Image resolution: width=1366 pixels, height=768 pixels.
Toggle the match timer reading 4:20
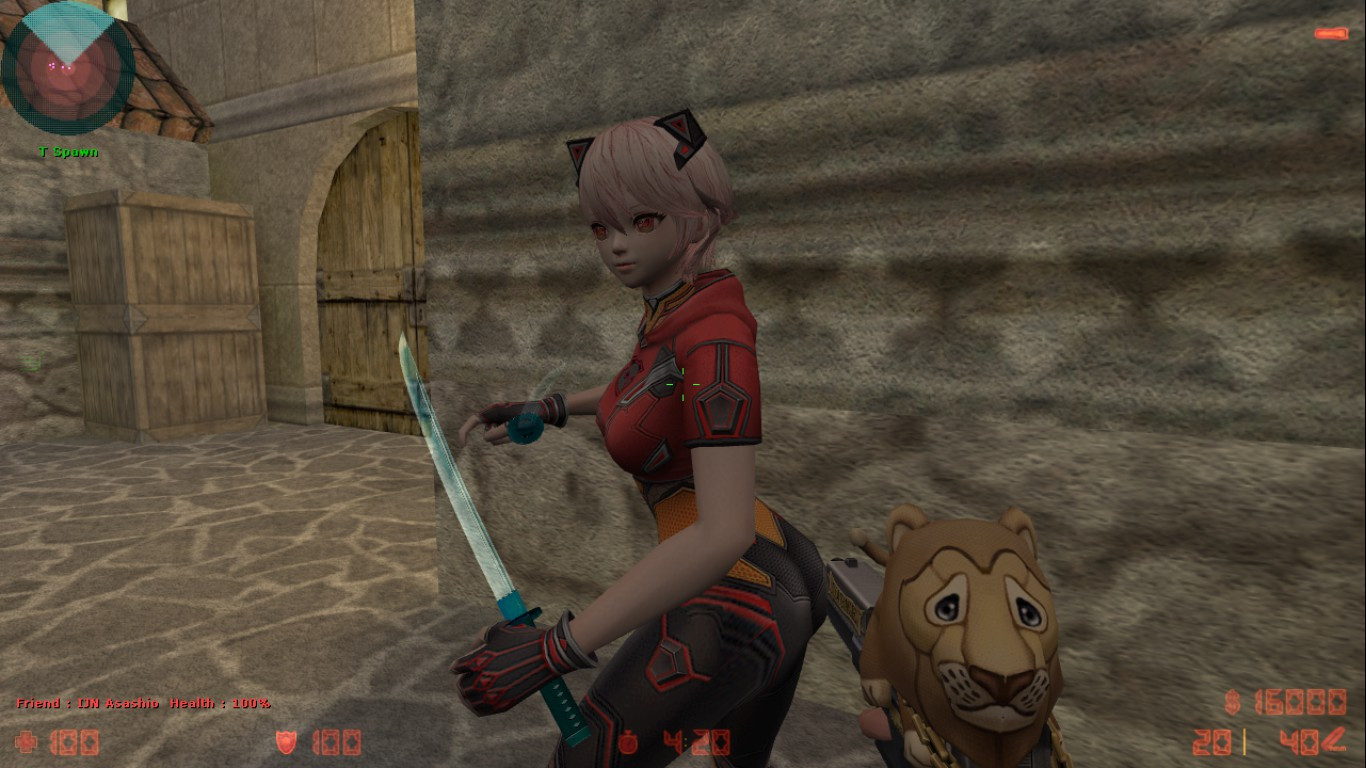[x=690, y=743]
